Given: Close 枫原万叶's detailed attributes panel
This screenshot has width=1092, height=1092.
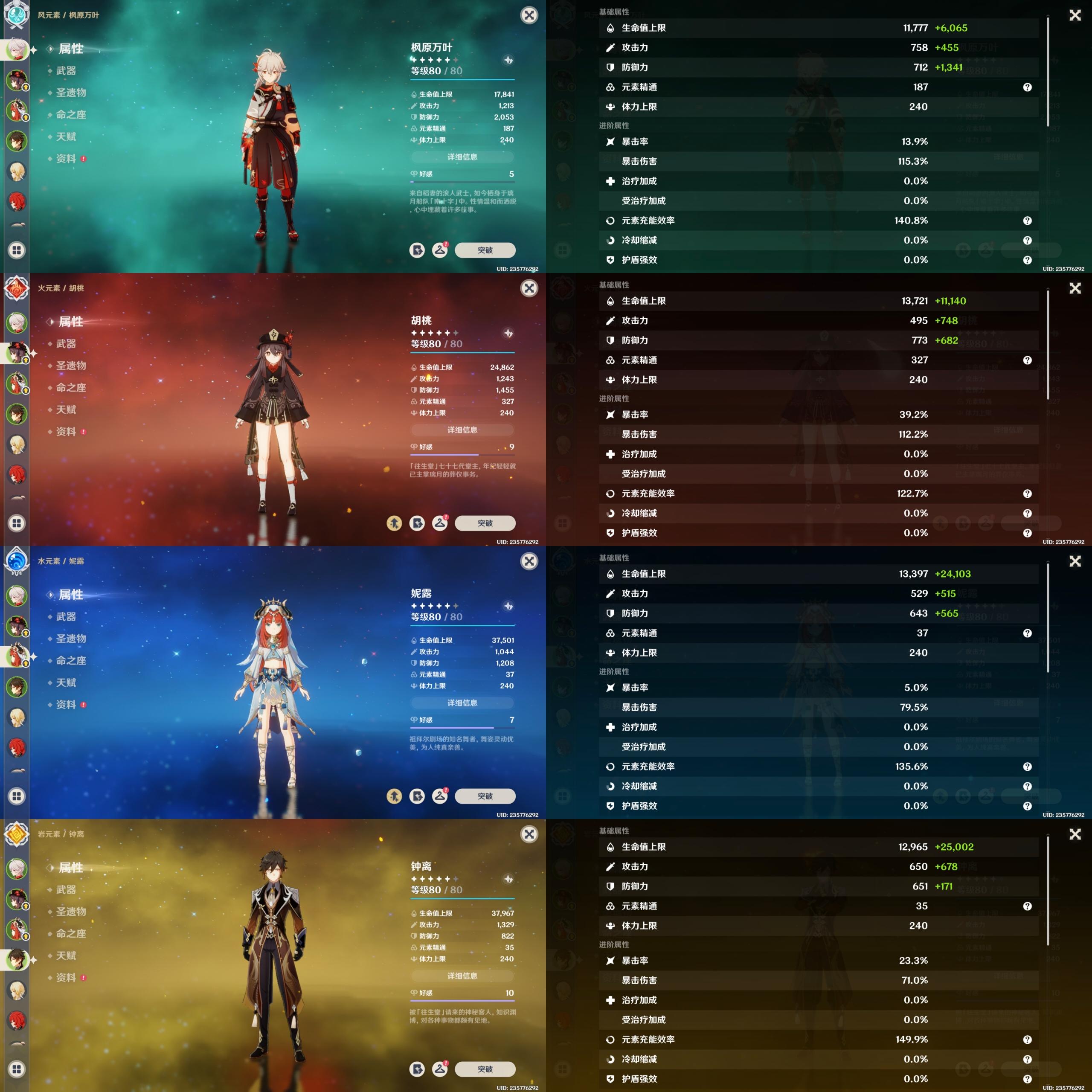Looking at the screenshot, I should (1075, 15).
